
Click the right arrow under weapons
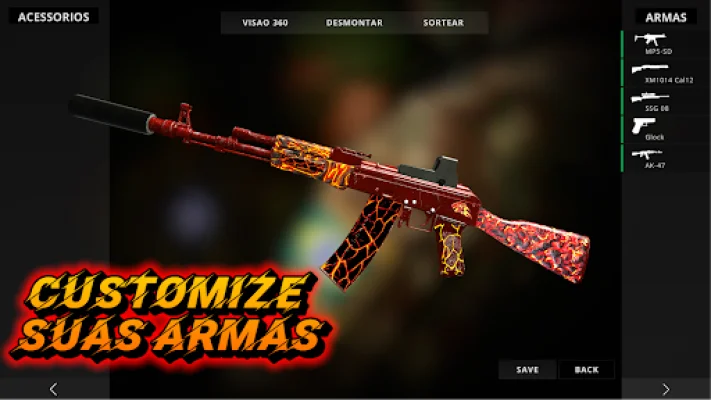click(666, 389)
